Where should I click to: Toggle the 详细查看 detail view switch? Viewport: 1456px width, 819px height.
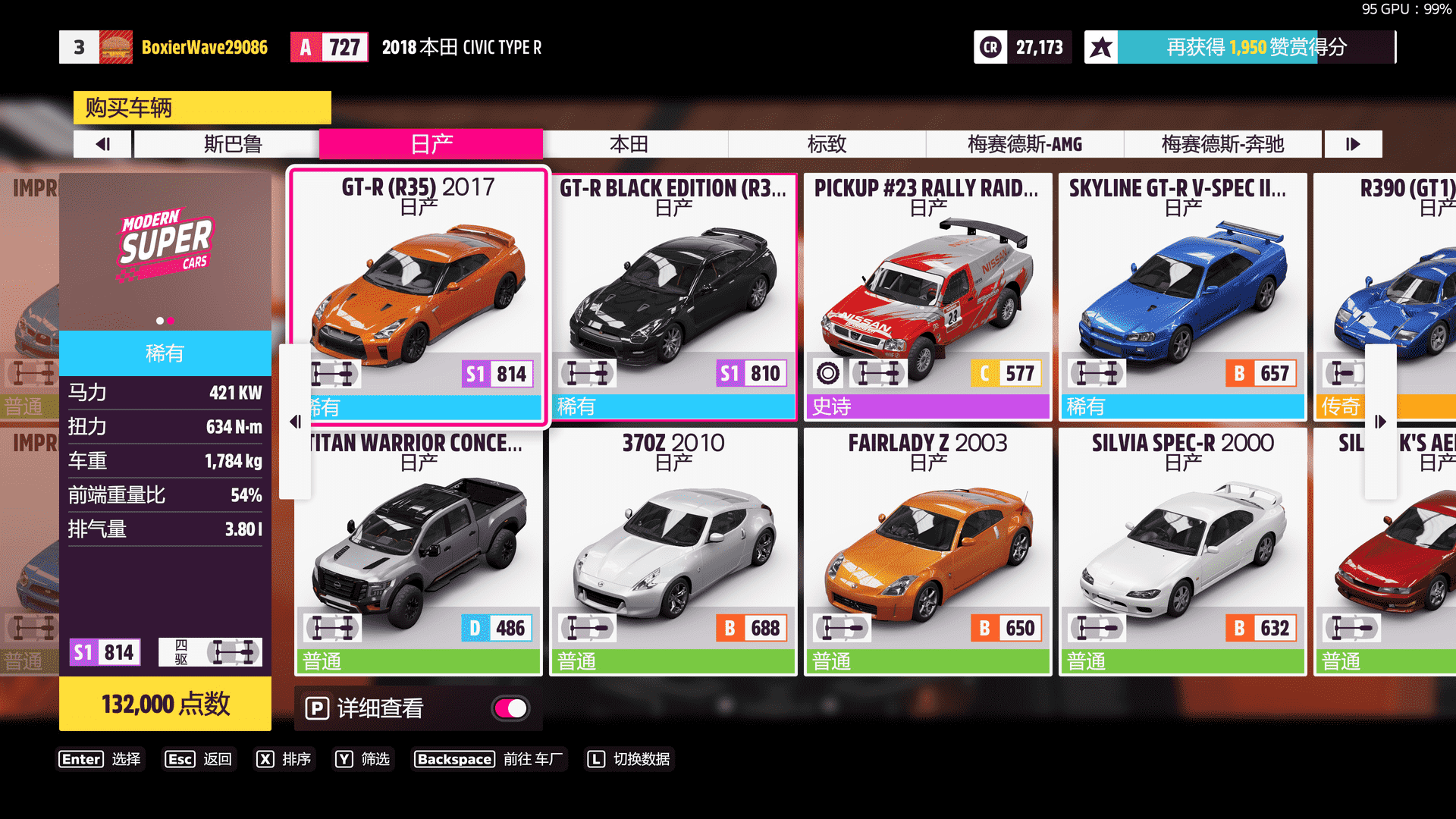(510, 708)
